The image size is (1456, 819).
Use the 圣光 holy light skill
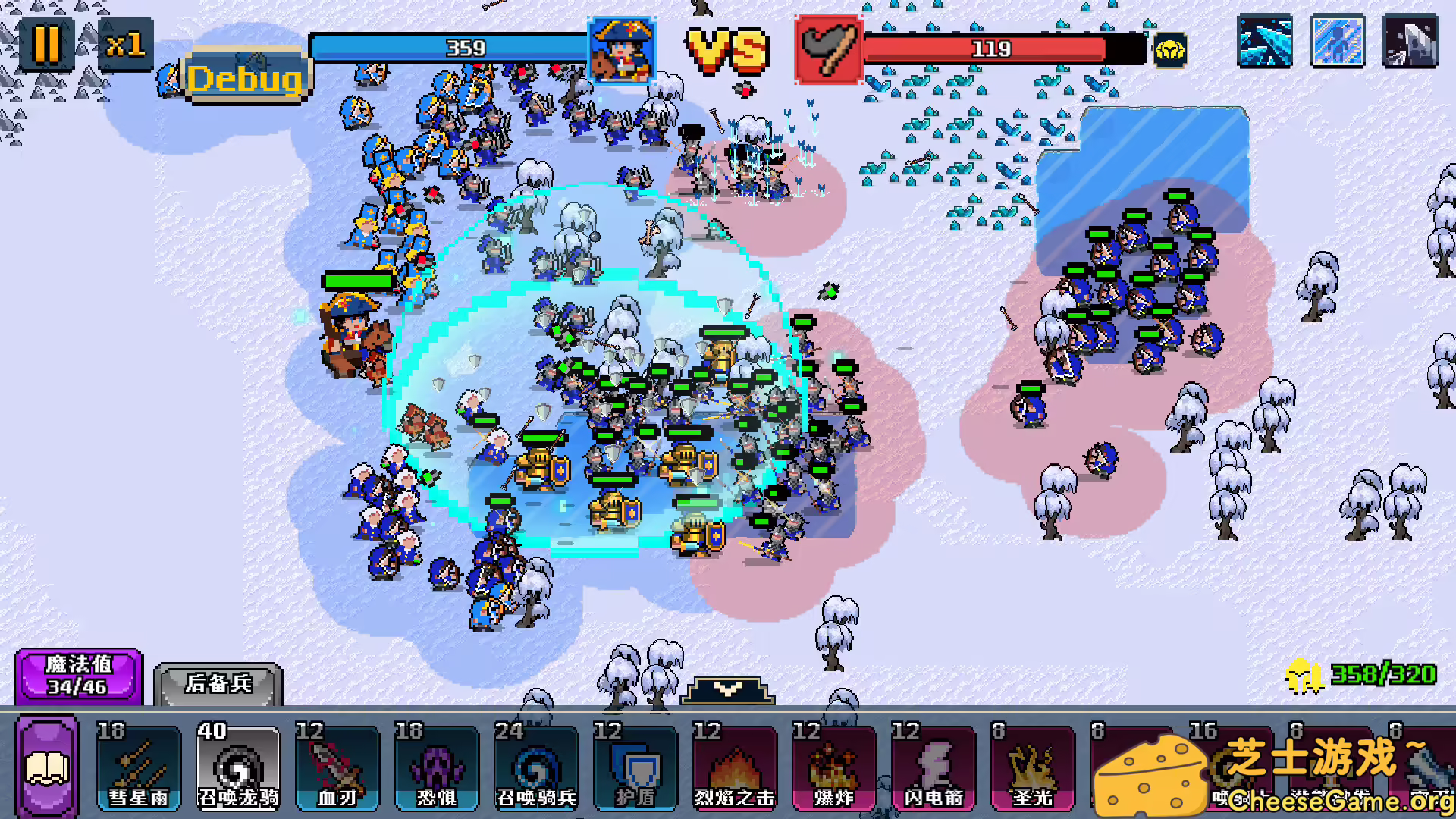pyautogui.click(x=1034, y=766)
